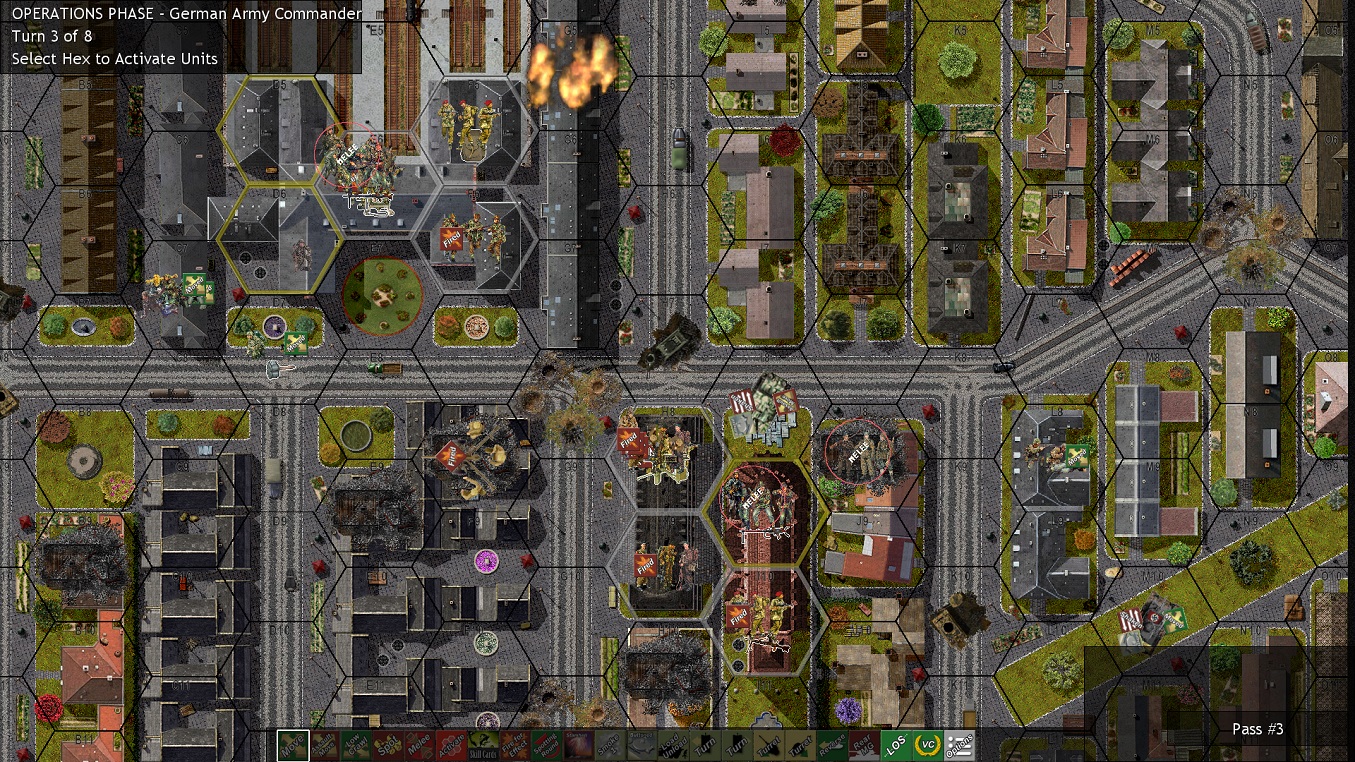Select the Low Crawl icon
The height and width of the screenshot is (762, 1355).
click(x=358, y=744)
